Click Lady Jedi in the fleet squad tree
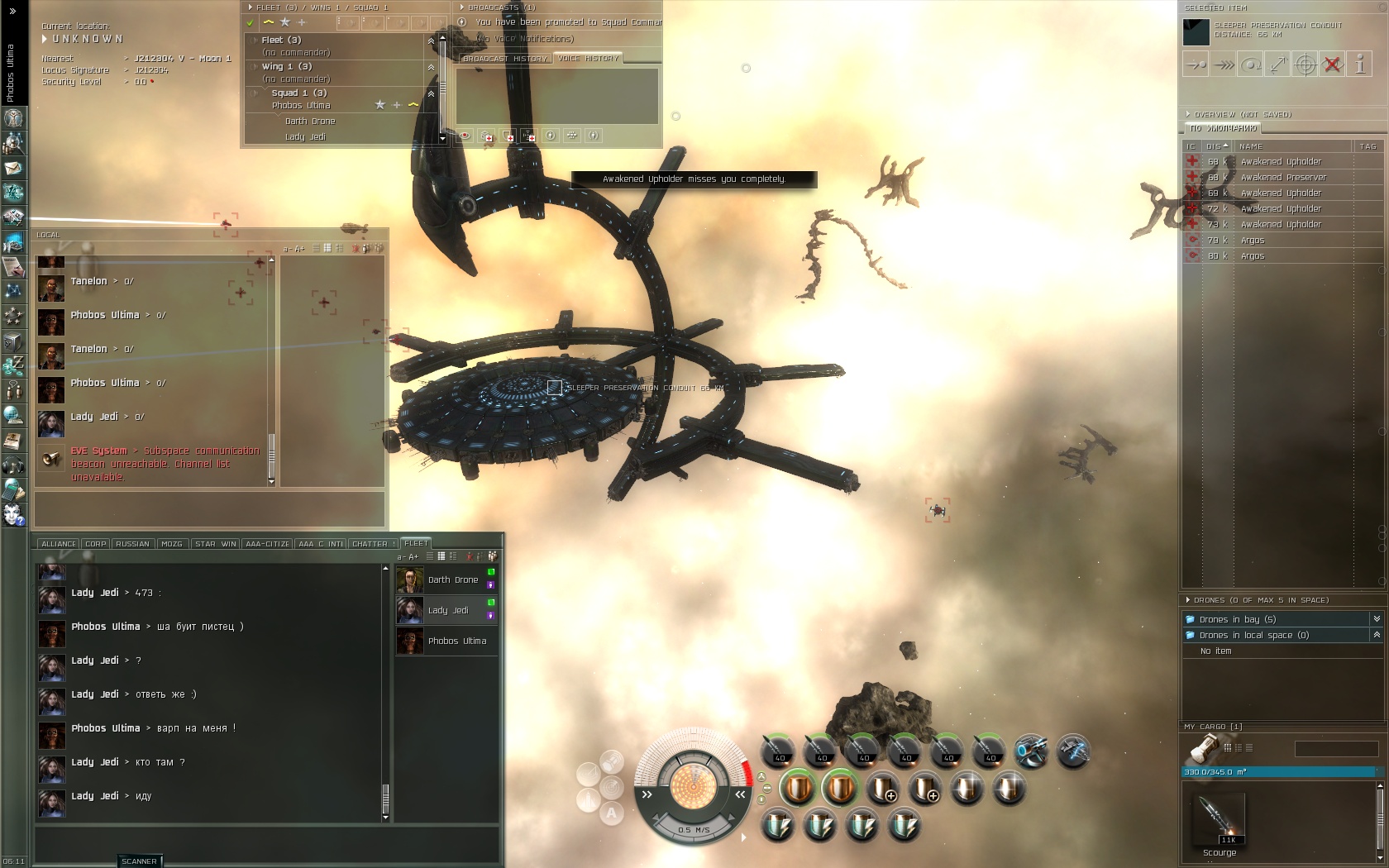1389x868 pixels. 305,137
